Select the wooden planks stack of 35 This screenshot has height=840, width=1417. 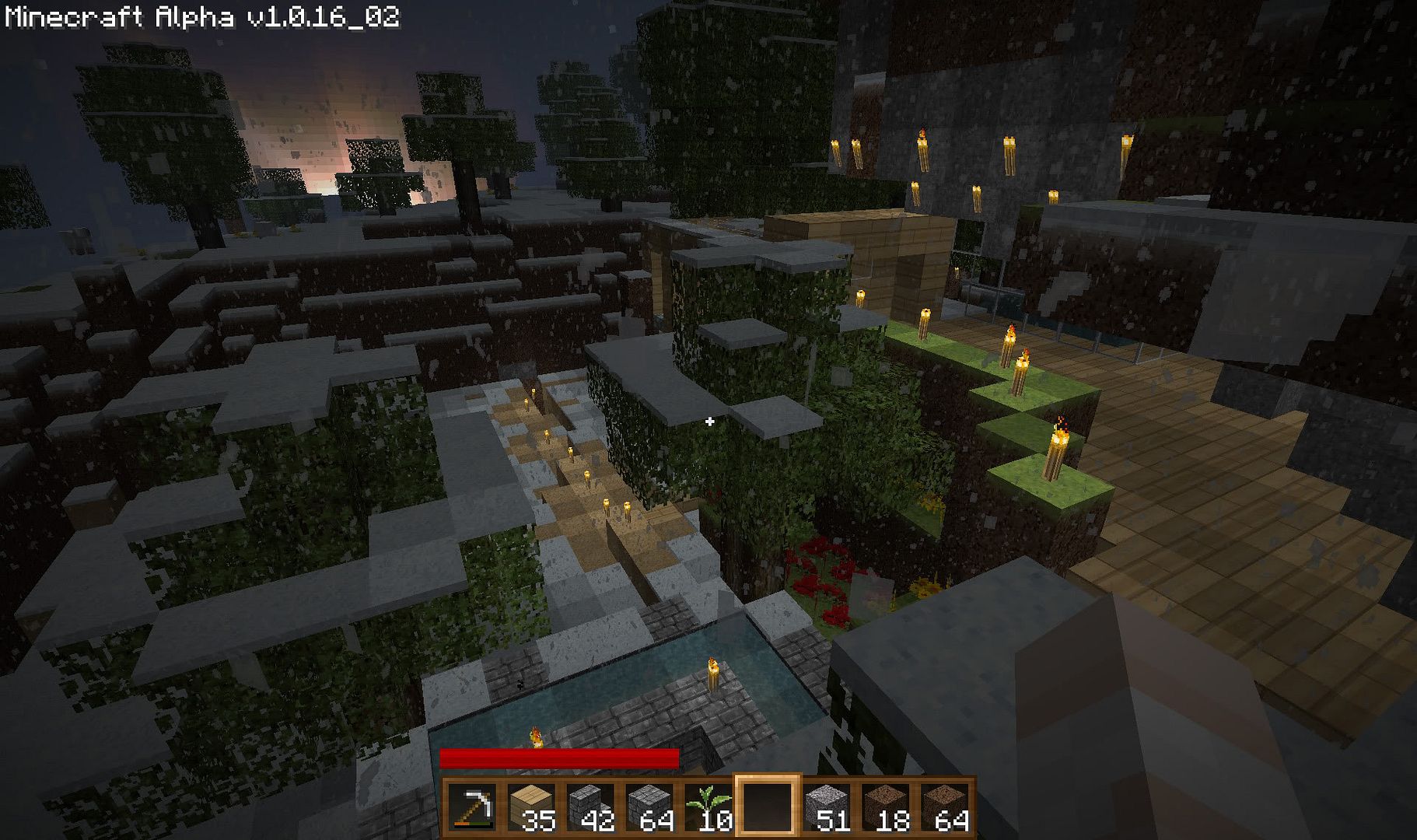(531, 807)
